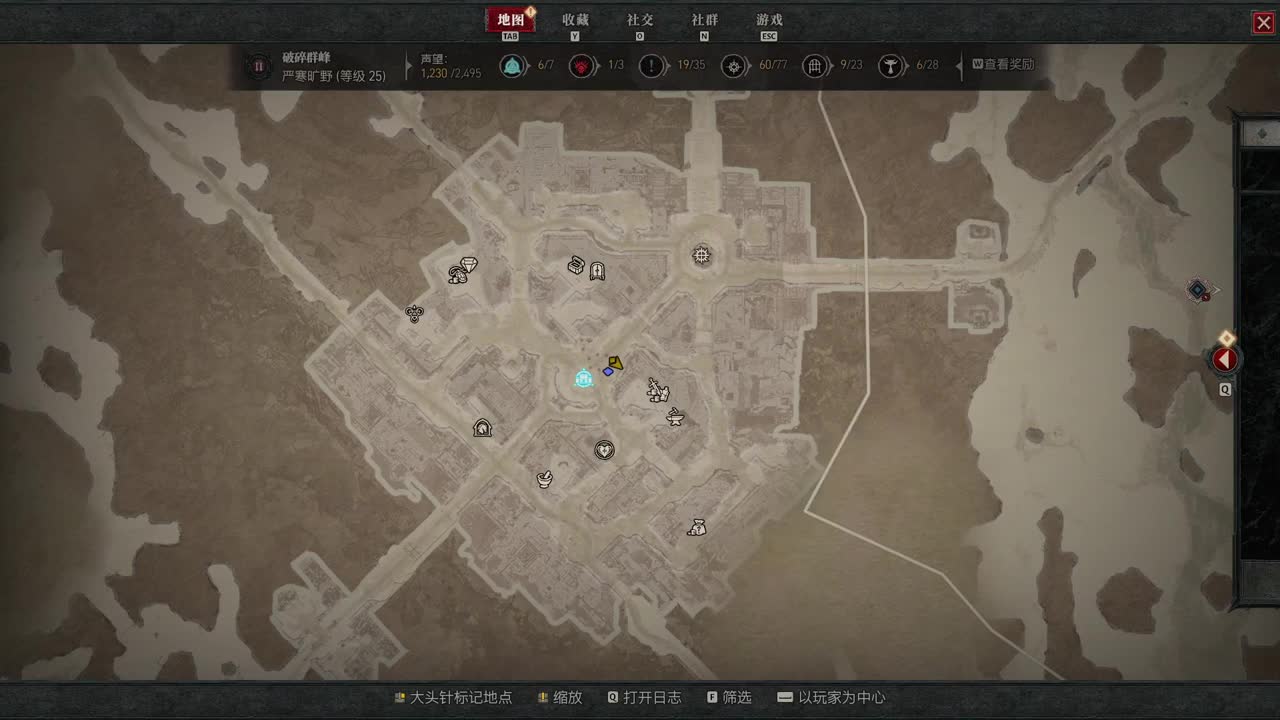The image size is (1280, 720).
Task: Select the yellow main quest marker
Action: (x=617, y=363)
